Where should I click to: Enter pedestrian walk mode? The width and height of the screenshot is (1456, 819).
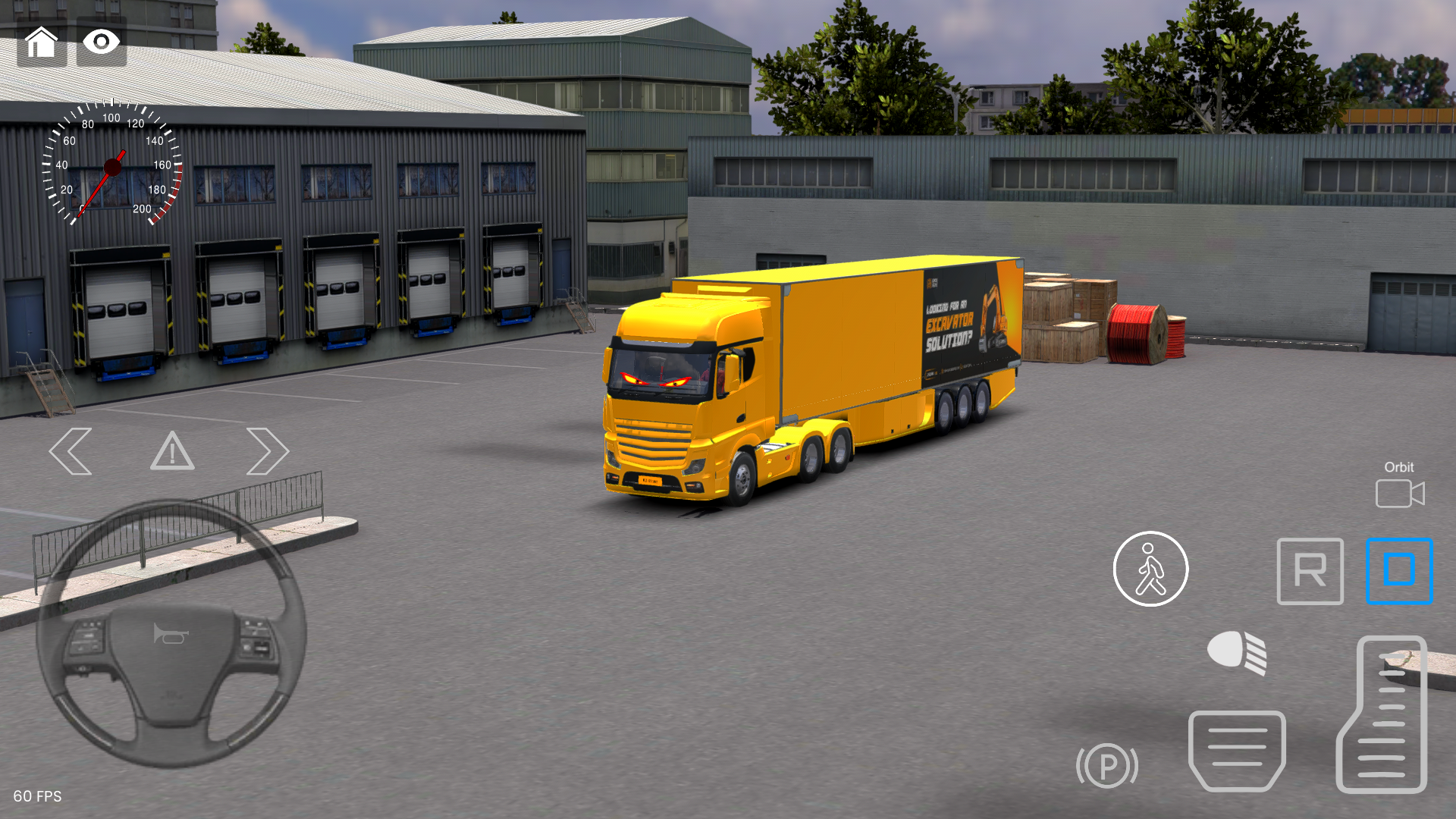point(1150,570)
